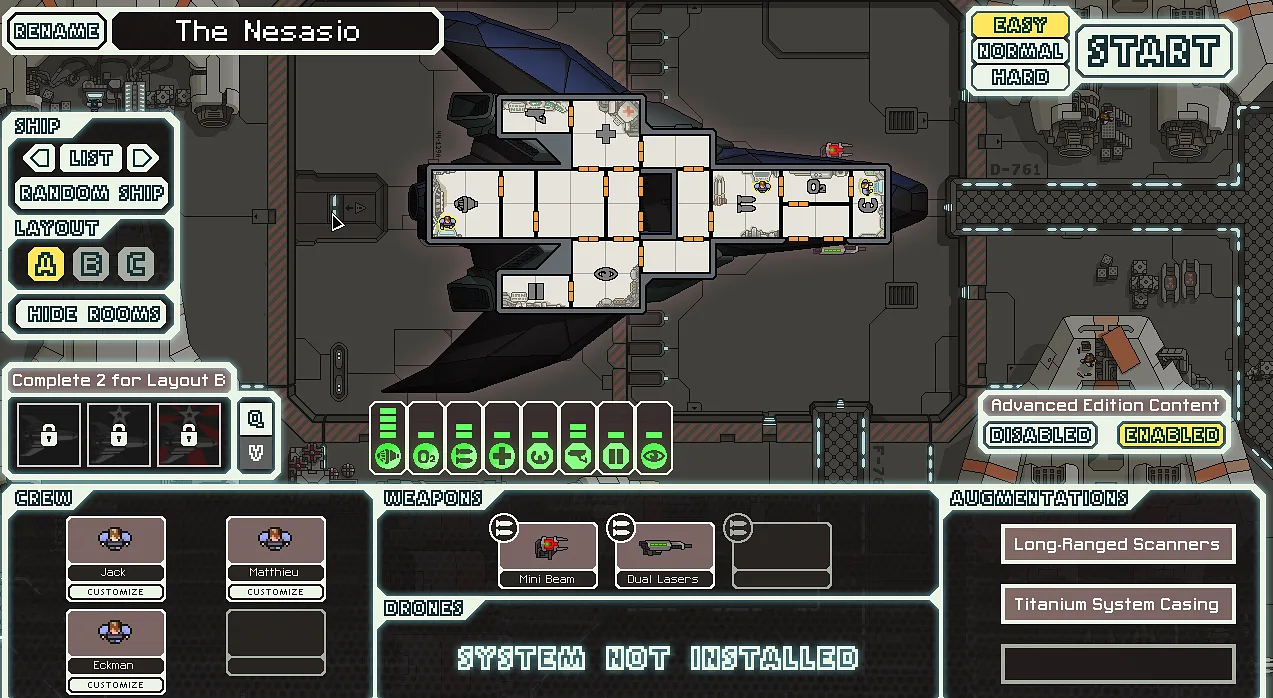Image resolution: width=1273 pixels, height=698 pixels.
Task: Enable Advanced Edition Content
Action: click(1172, 435)
